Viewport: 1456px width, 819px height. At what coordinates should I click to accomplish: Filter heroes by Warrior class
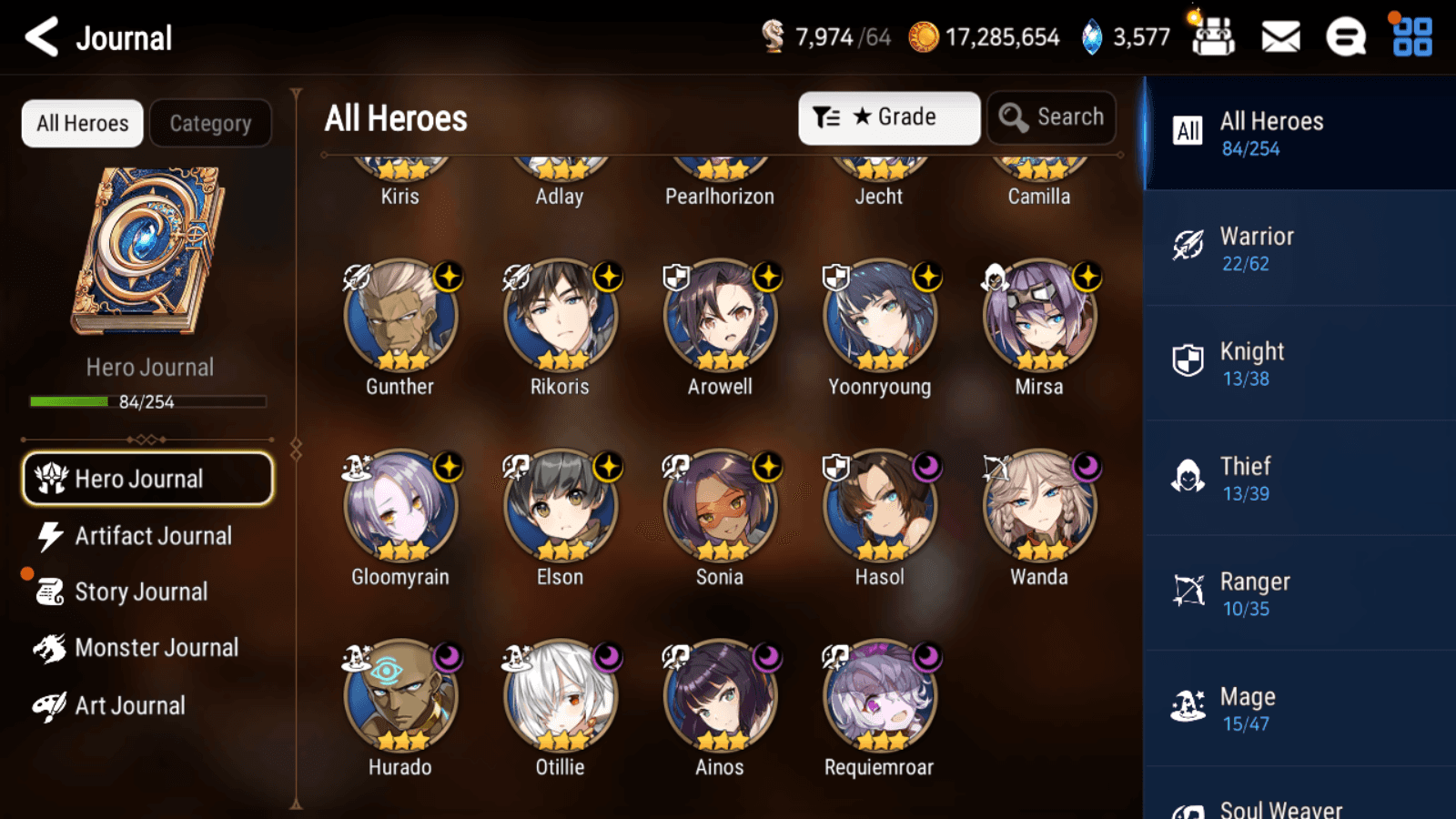(1299, 248)
